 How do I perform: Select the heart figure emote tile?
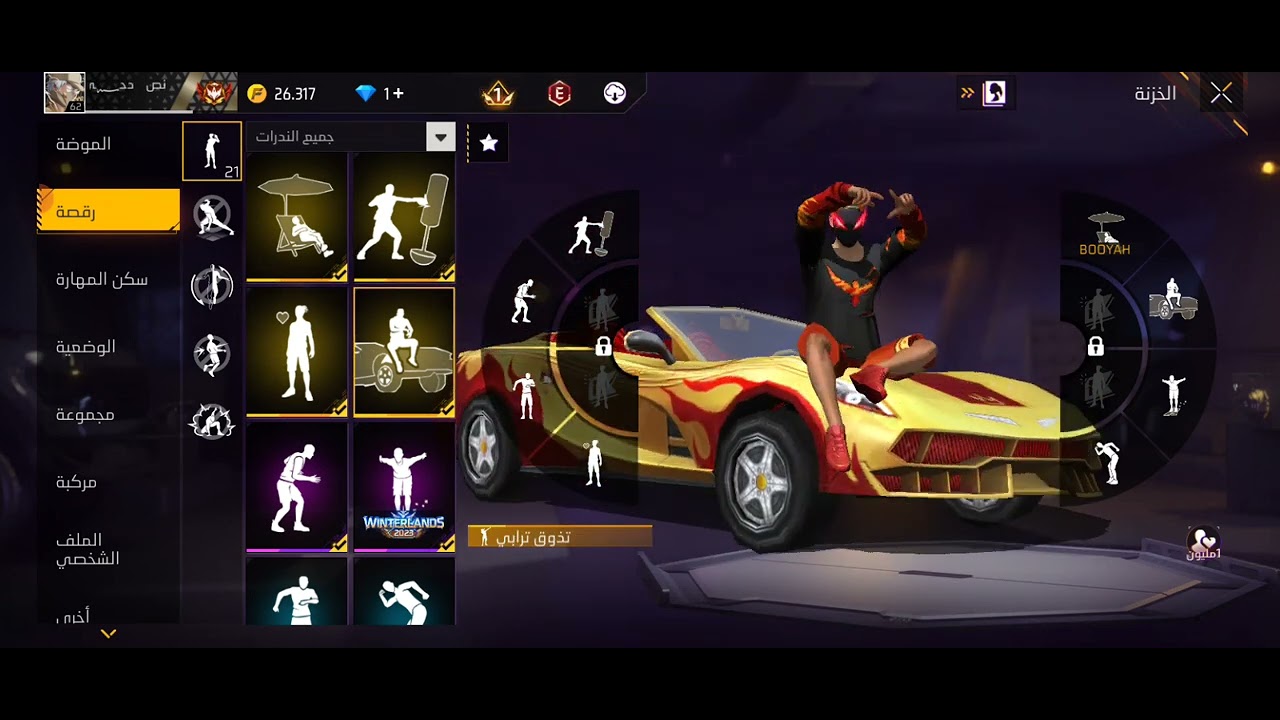(x=297, y=351)
